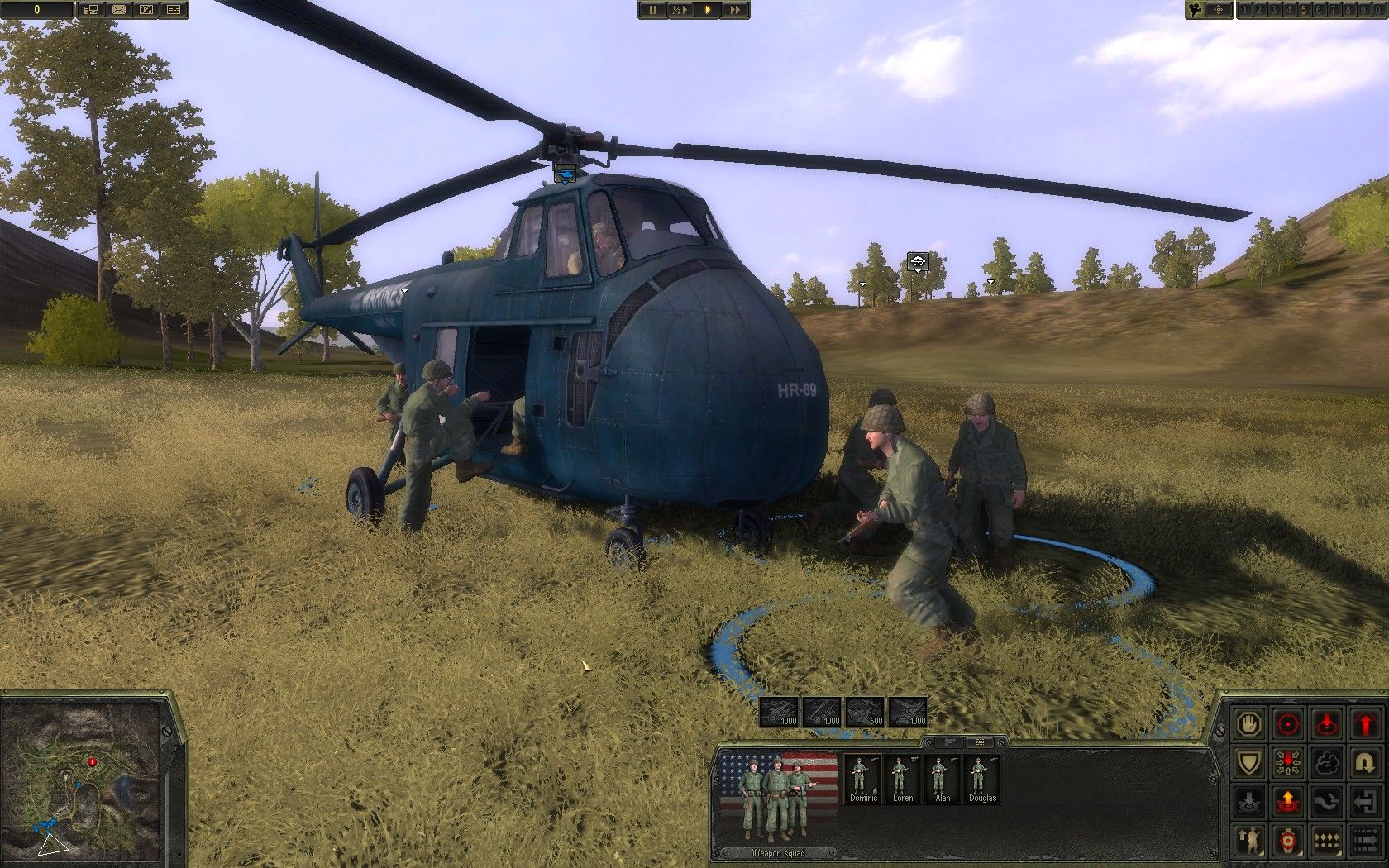
Task: Activate the red fire-at-will crosshair order
Action: (1287, 724)
